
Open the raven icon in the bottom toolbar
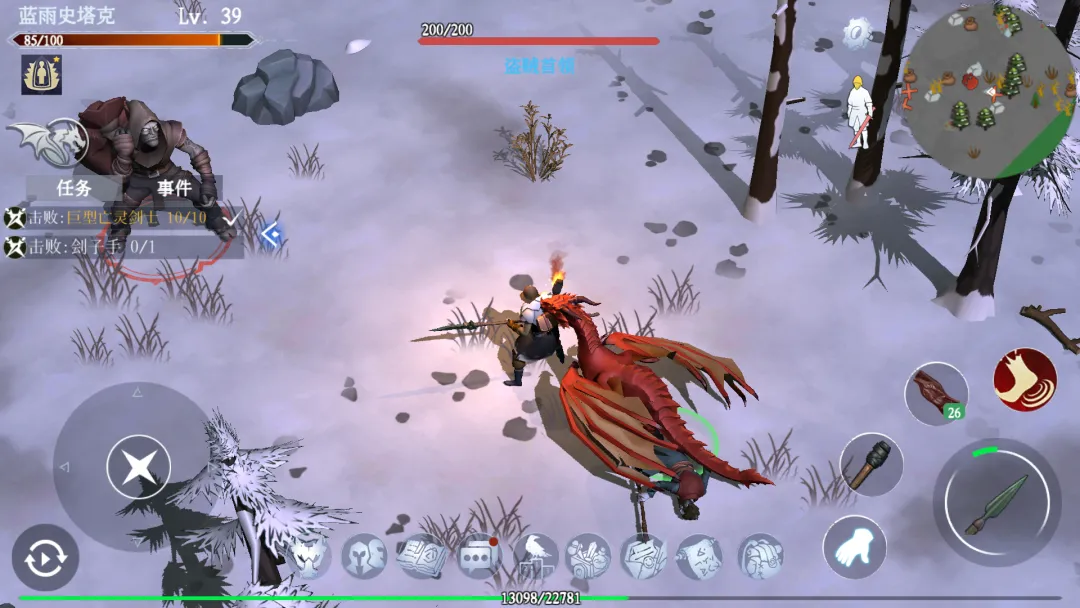pyautogui.click(x=536, y=556)
